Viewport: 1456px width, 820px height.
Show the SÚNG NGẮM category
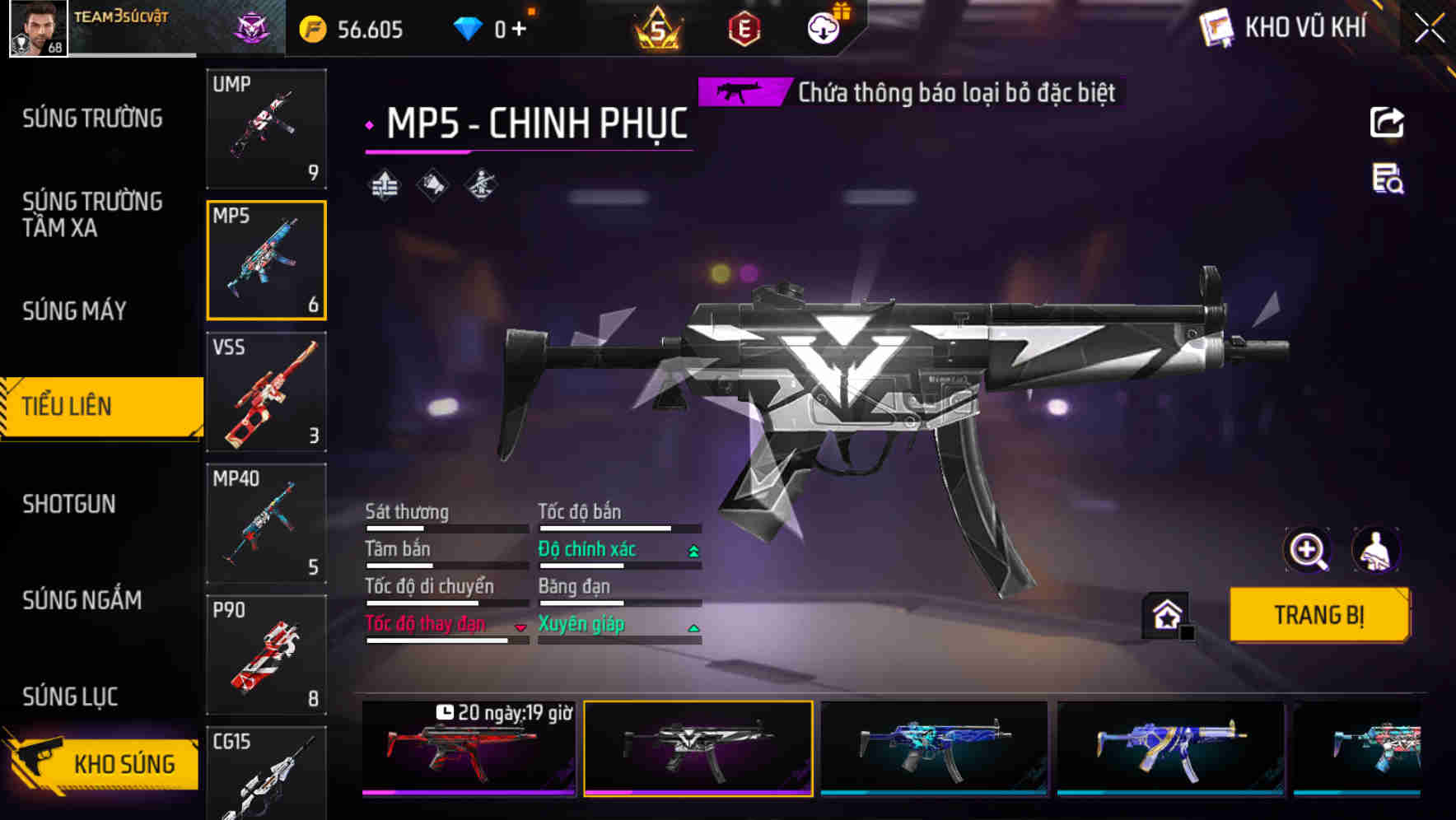pyautogui.click(x=82, y=600)
